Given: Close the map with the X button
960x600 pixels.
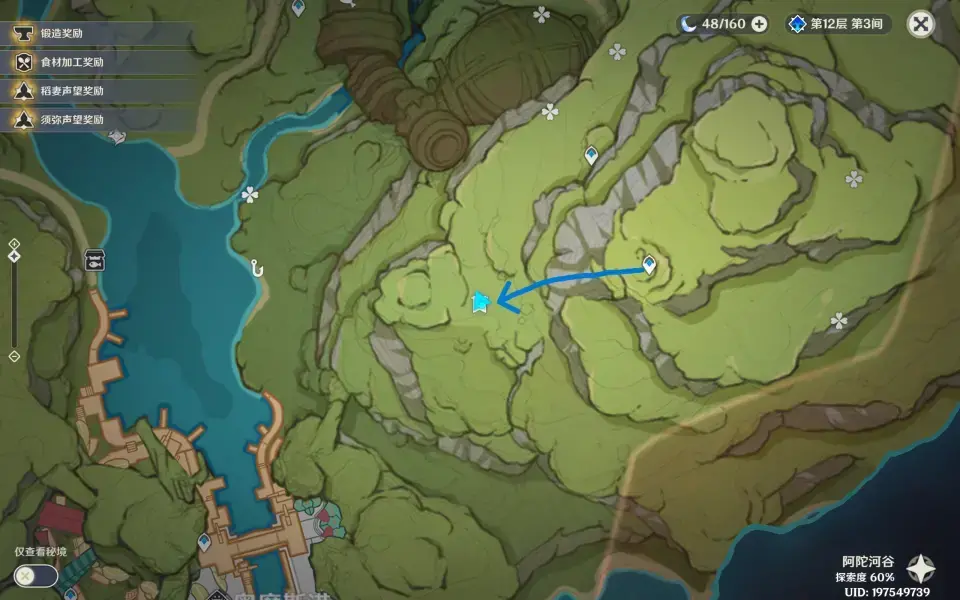Looking at the screenshot, I should click(x=921, y=23).
